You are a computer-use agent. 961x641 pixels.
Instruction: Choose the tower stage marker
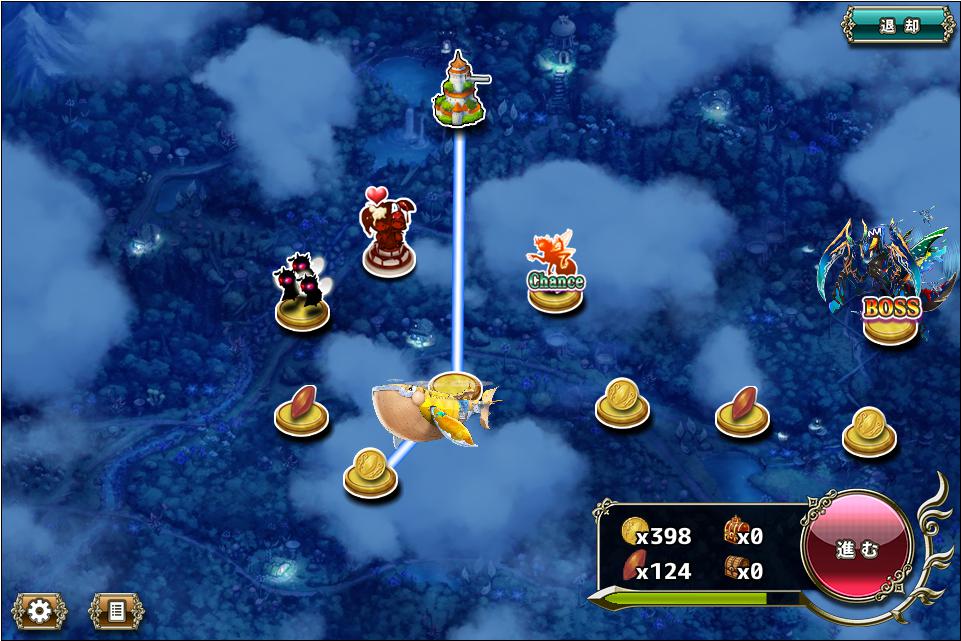click(459, 92)
